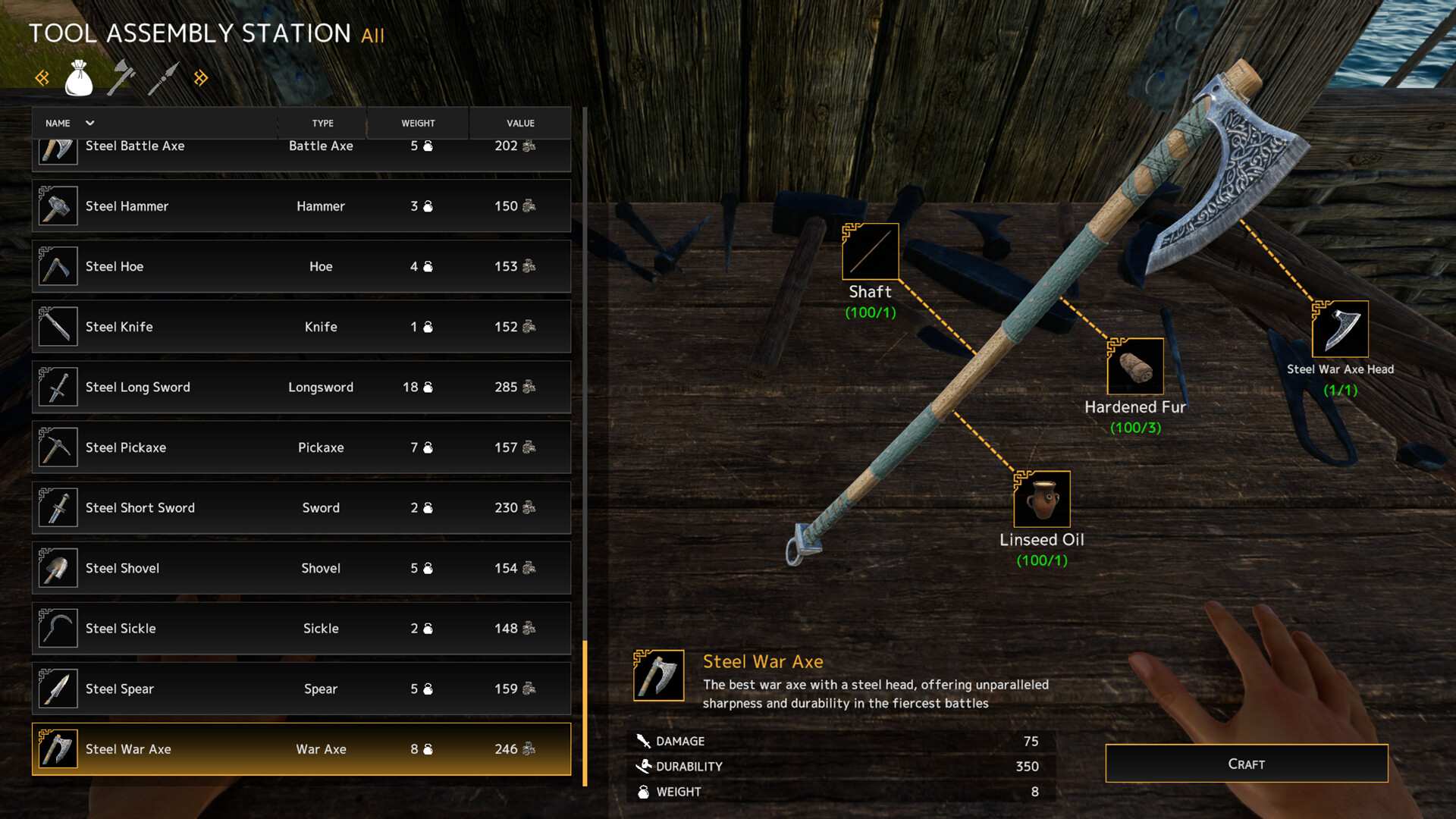Click the Steel Sickle row

(301, 628)
